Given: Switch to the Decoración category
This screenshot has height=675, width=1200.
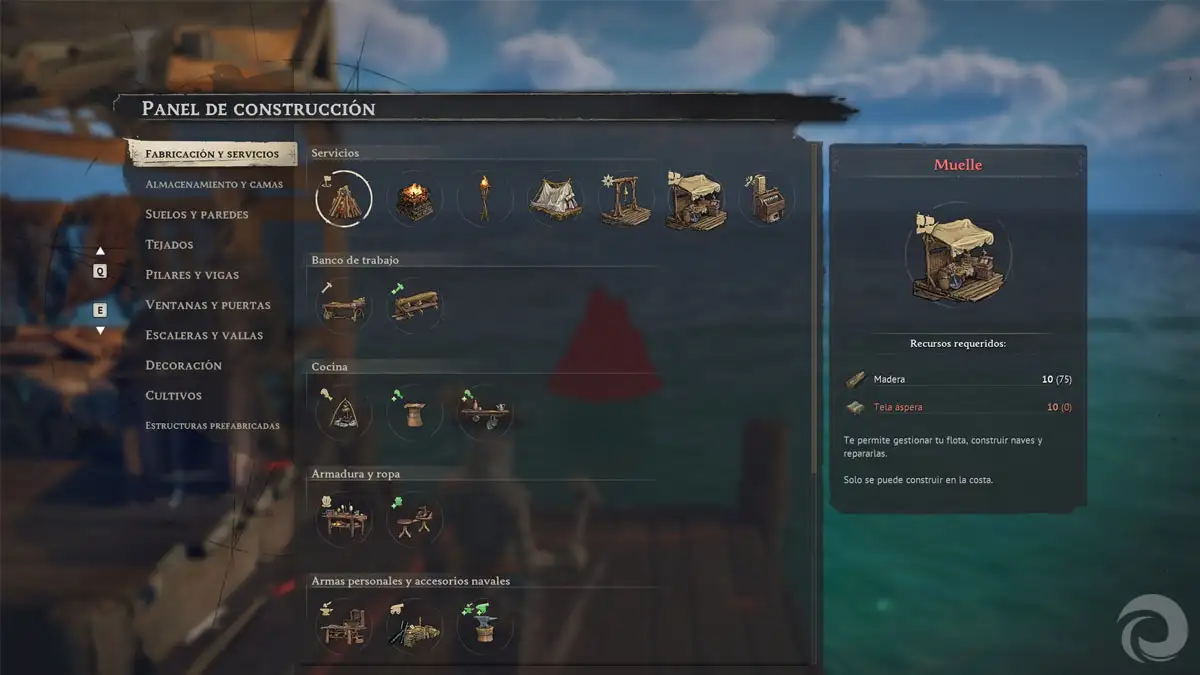Looking at the screenshot, I should tap(184, 365).
